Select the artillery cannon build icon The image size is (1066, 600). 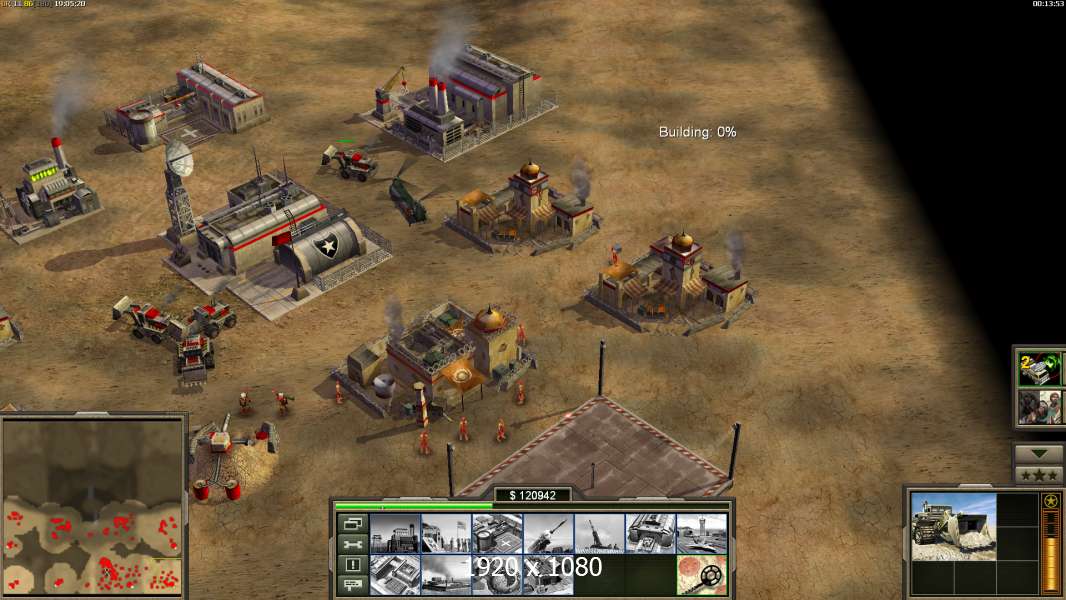599,533
